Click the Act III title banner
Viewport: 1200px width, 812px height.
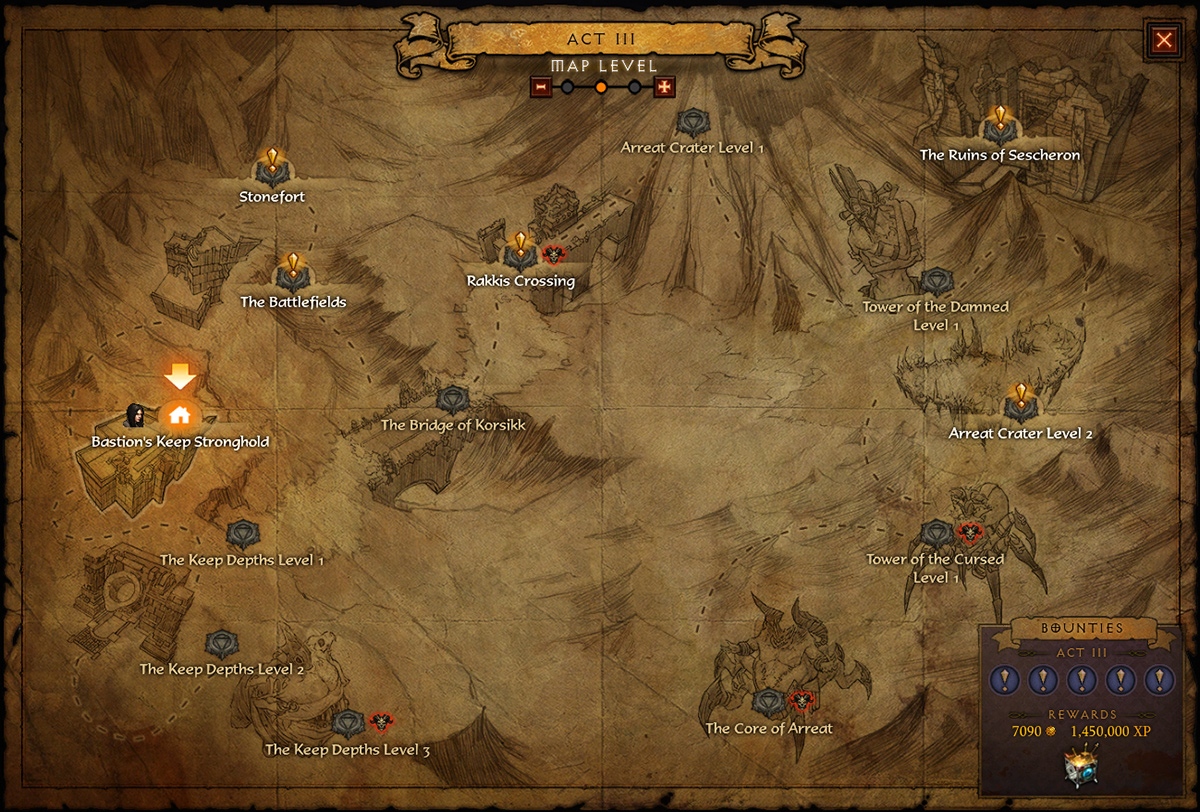599,40
